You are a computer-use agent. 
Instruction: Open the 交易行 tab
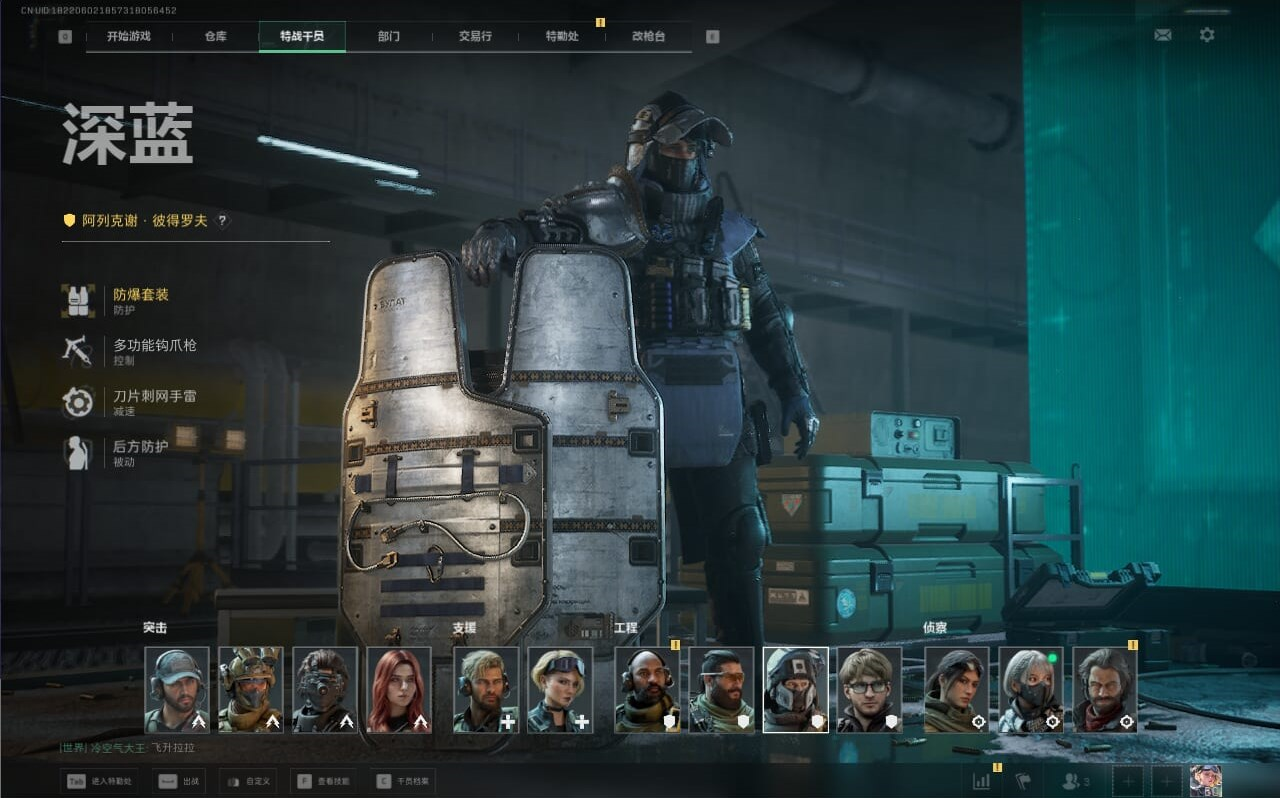click(x=475, y=37)
